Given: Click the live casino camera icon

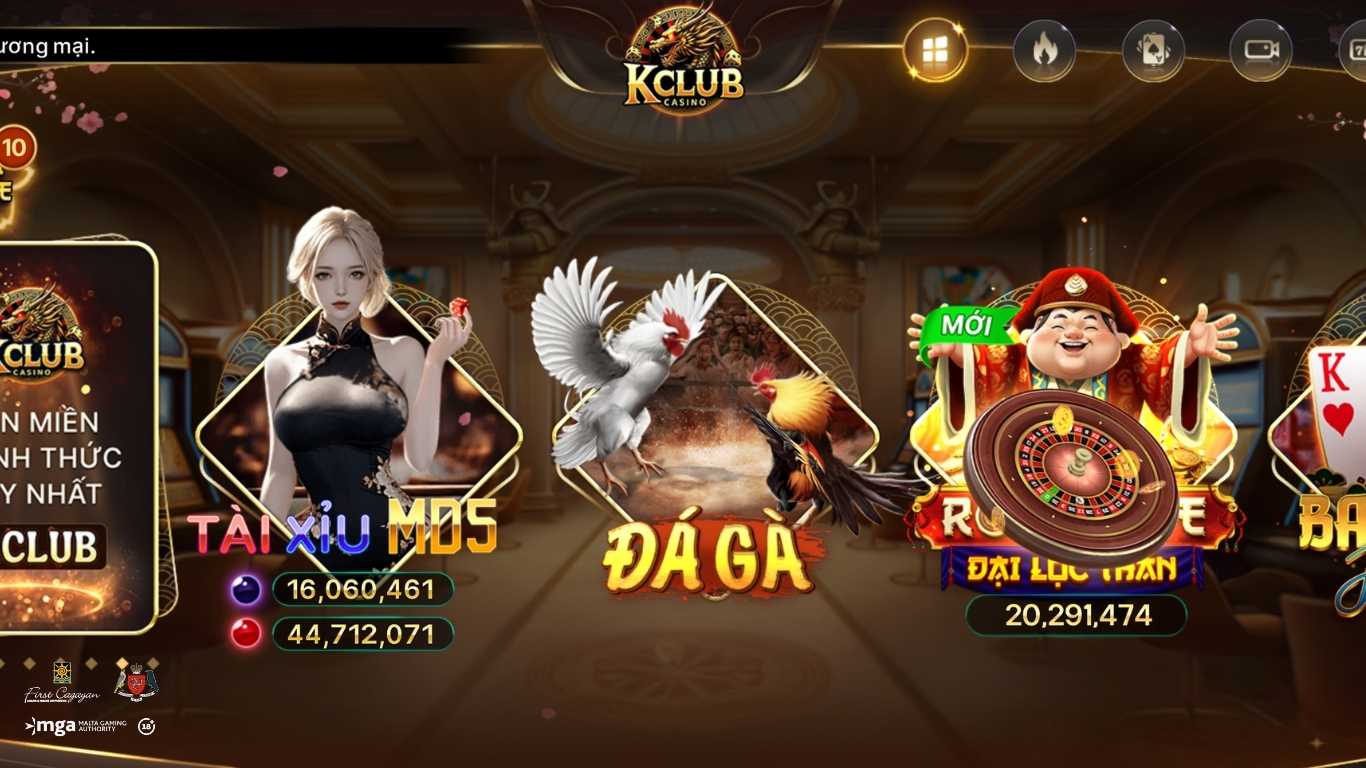Looking at the screenshot, I should 1264,48.
